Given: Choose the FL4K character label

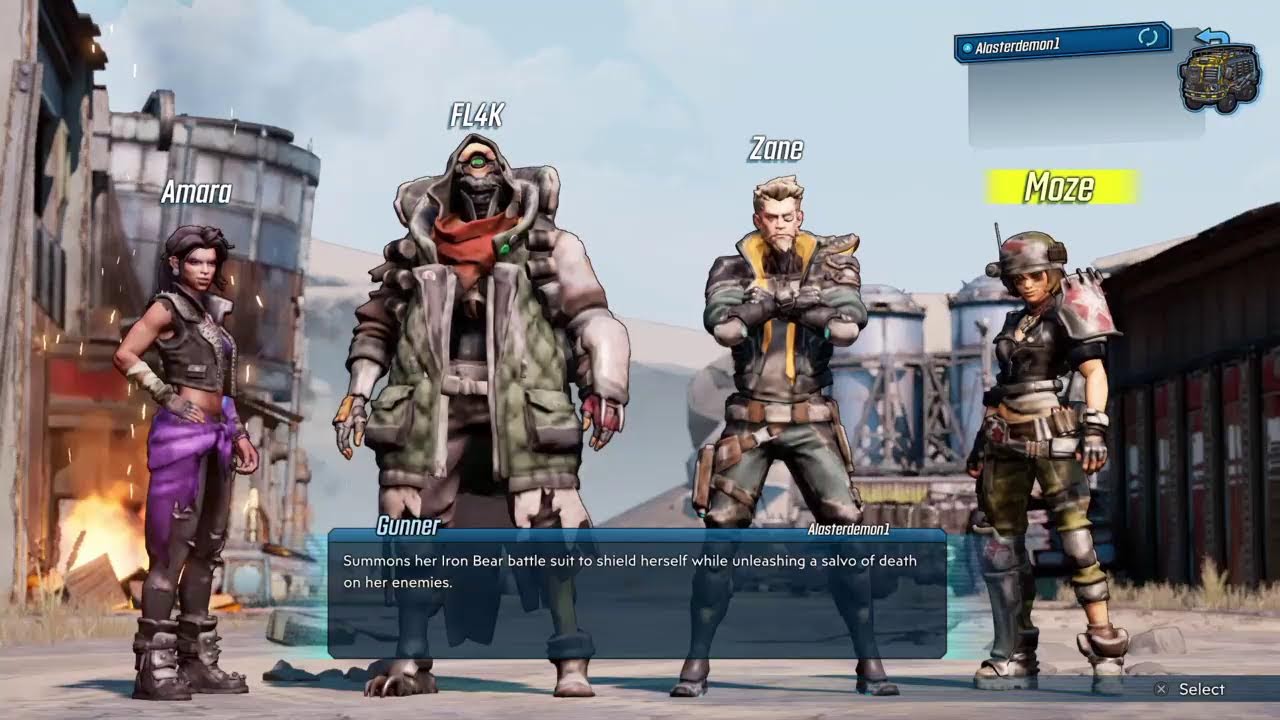Looking at the screenshot, I should 476,116.
